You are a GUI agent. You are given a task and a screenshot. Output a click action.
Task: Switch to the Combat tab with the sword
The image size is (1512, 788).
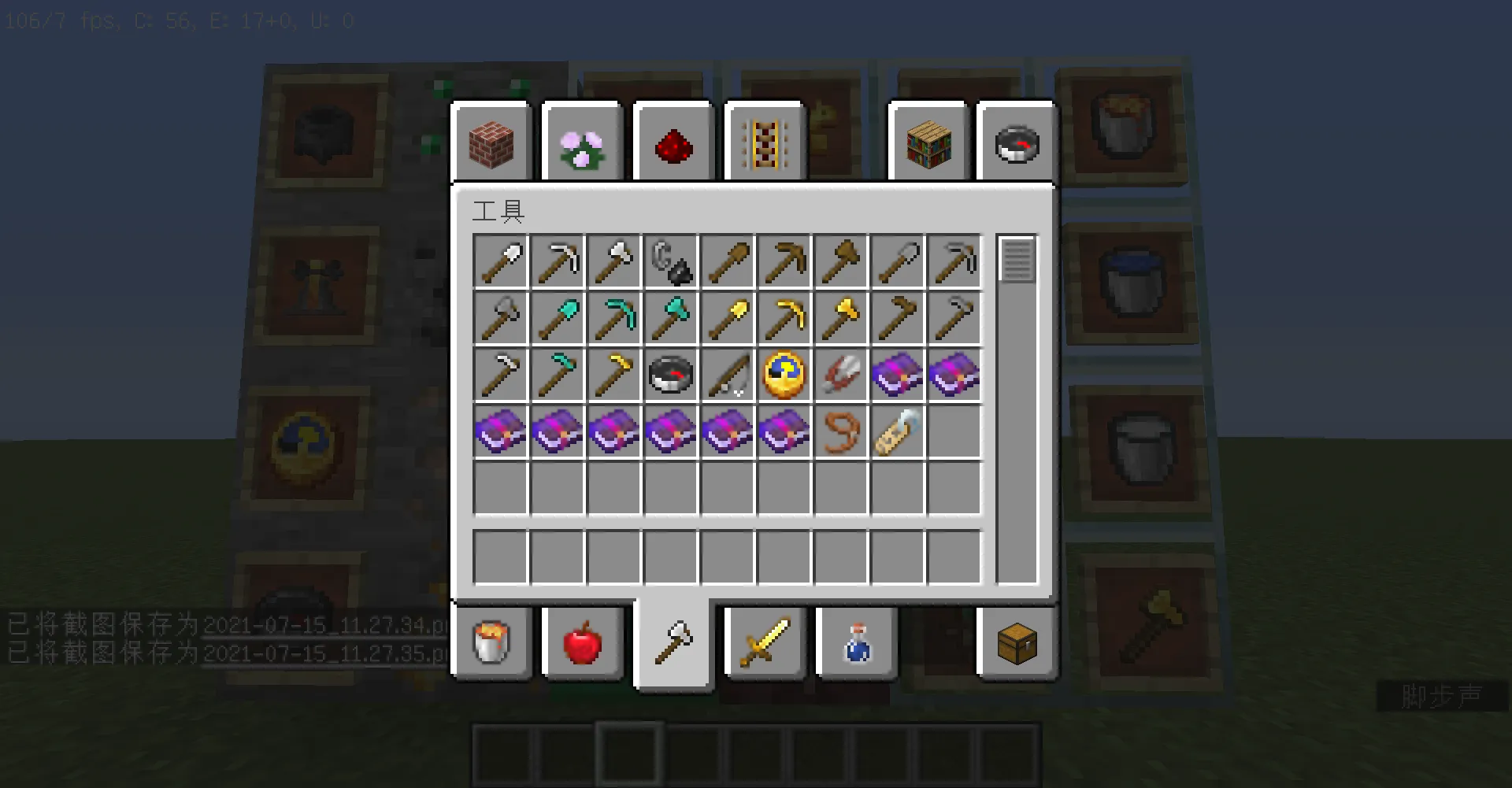(763, 643)
